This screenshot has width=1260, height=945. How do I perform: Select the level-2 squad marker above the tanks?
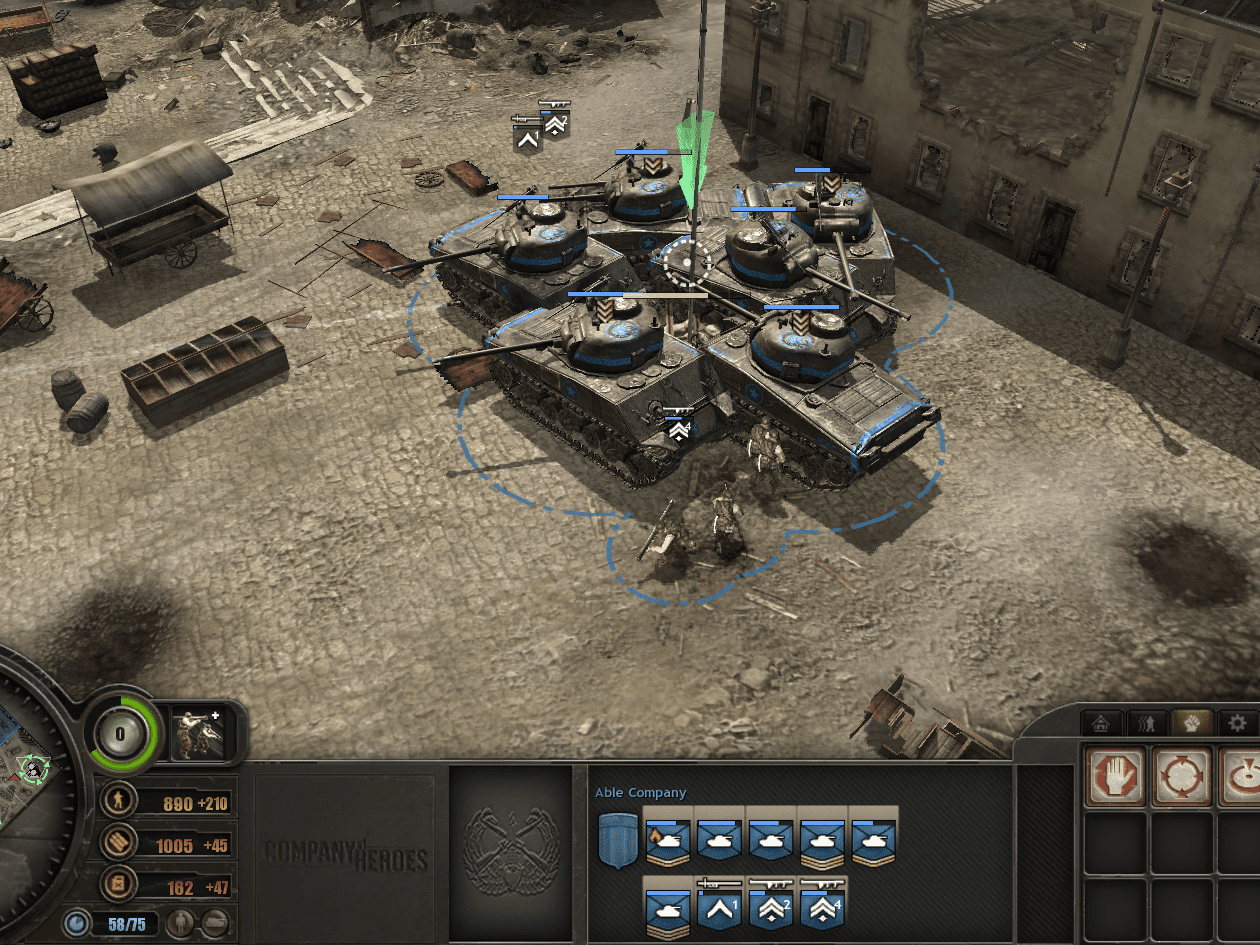click(x=554, y=122)
